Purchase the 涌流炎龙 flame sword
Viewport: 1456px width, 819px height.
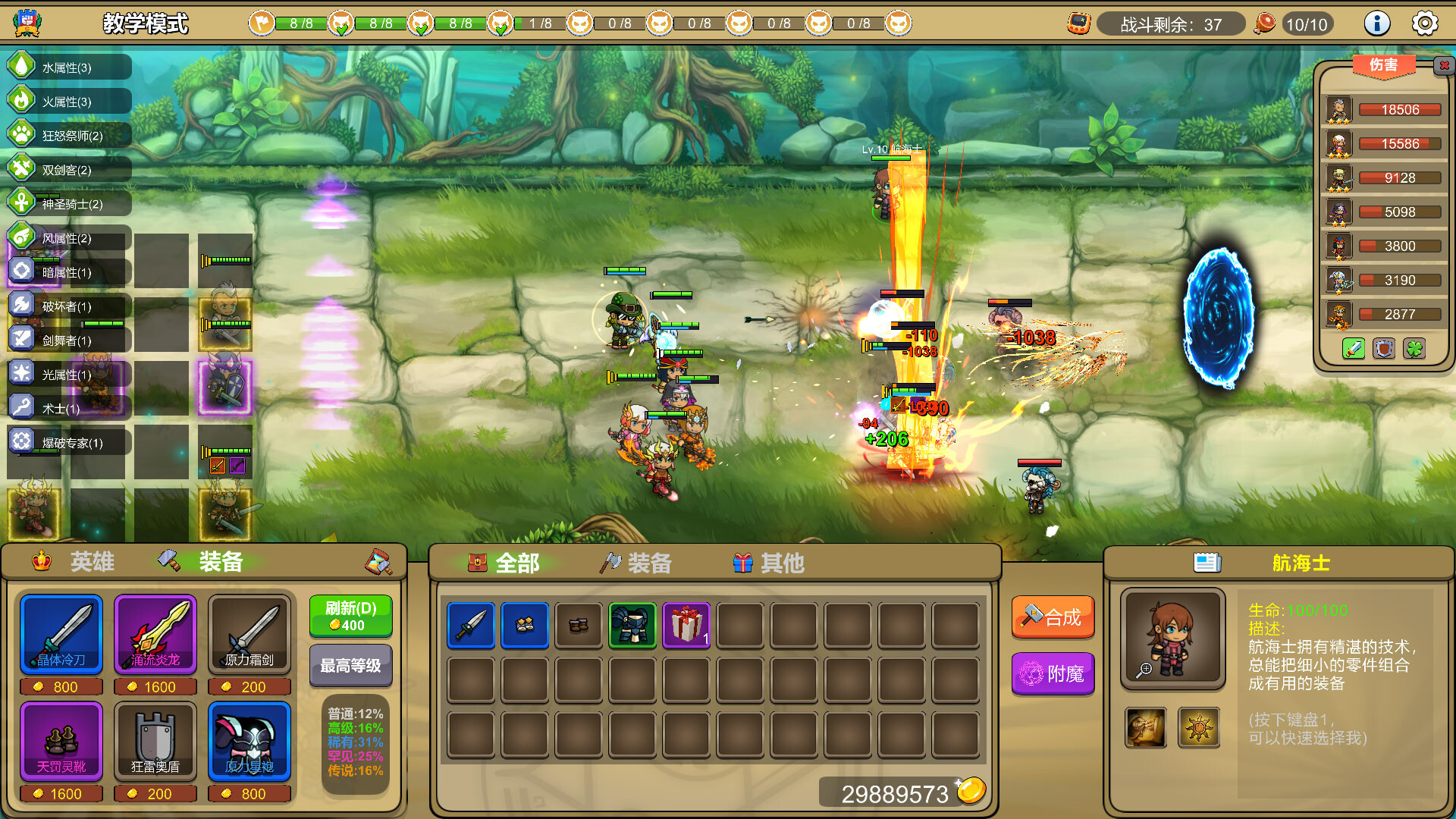(x=155, y=633)
